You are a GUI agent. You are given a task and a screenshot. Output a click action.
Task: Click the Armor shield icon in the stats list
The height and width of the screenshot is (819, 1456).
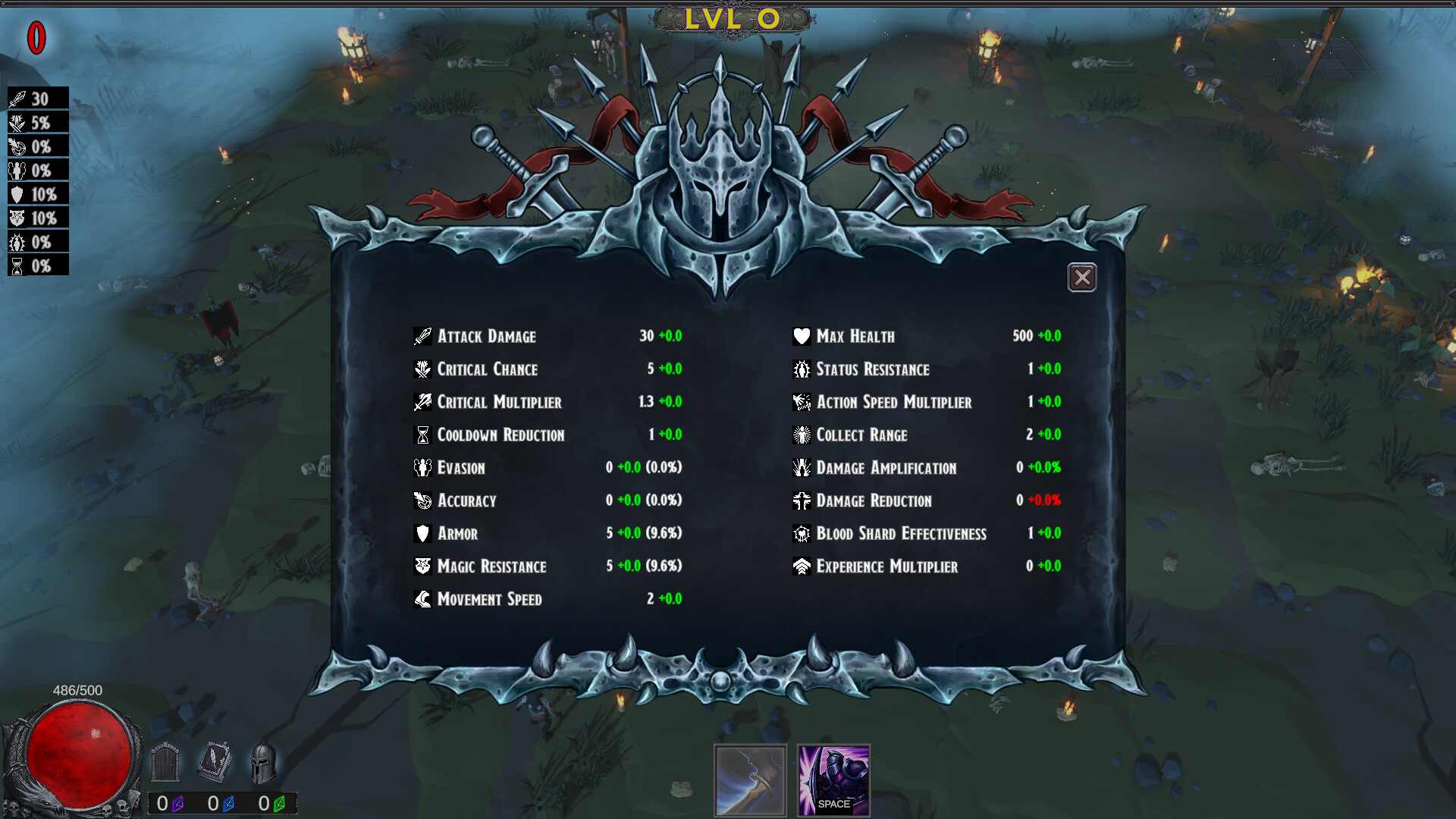pyautogui.click(x=422, y=533)
